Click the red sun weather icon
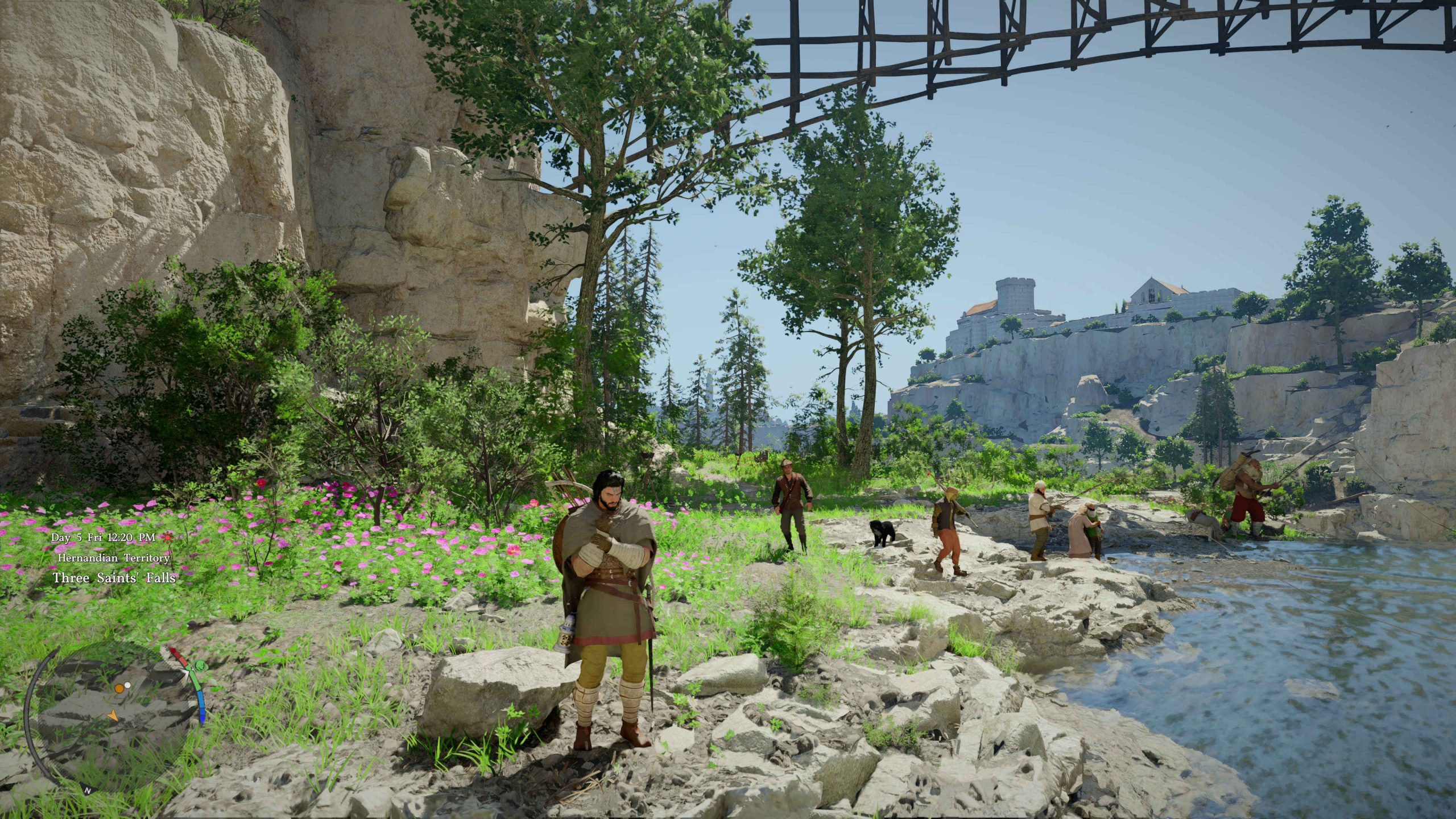The width and height of the screenshot is (1456, 819). click(x=167, y=537)
